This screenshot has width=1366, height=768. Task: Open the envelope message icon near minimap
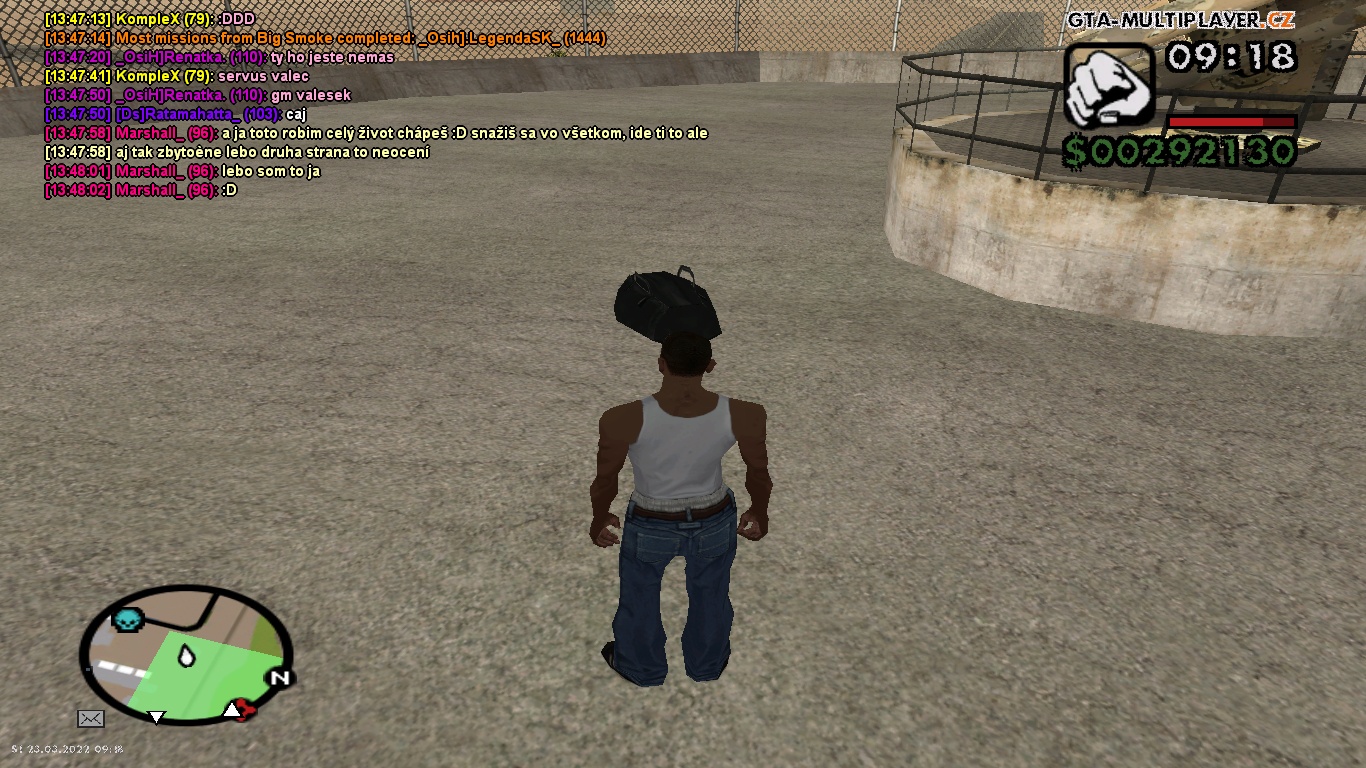[91, 717]
